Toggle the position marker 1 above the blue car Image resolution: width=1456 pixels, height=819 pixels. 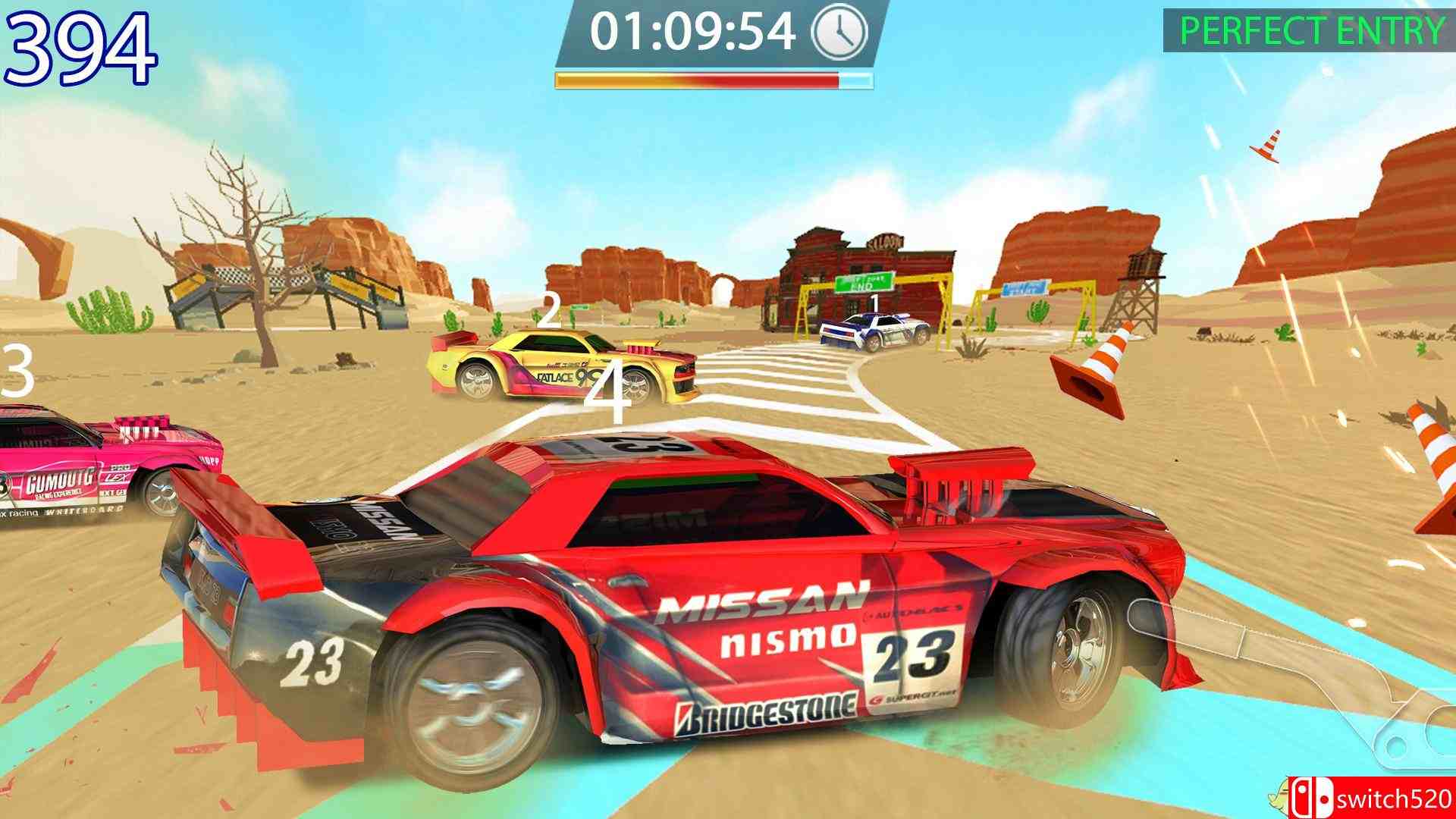click(x=874, y=305)
